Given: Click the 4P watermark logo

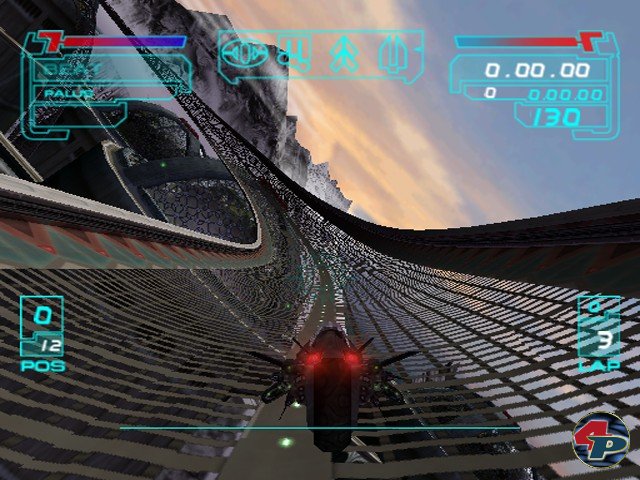Looking at the screenshot, I should point(600,441).
